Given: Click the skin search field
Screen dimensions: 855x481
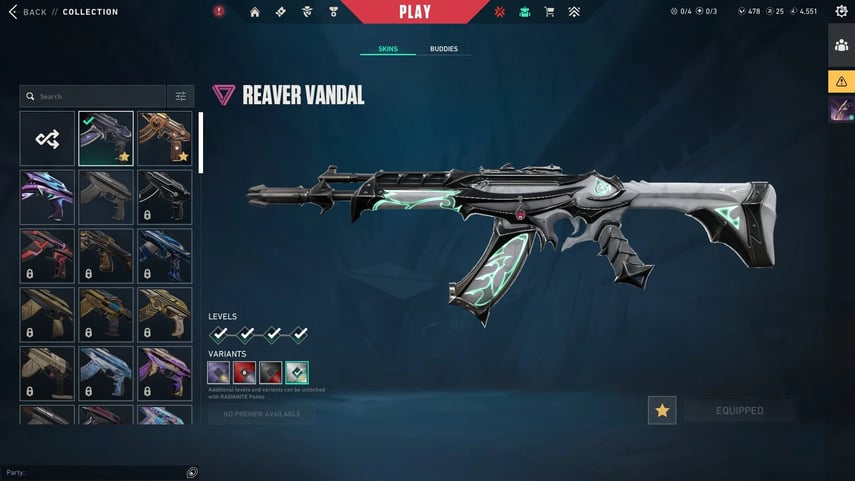Looking at the screenshot, I should [x=95, y=96].
